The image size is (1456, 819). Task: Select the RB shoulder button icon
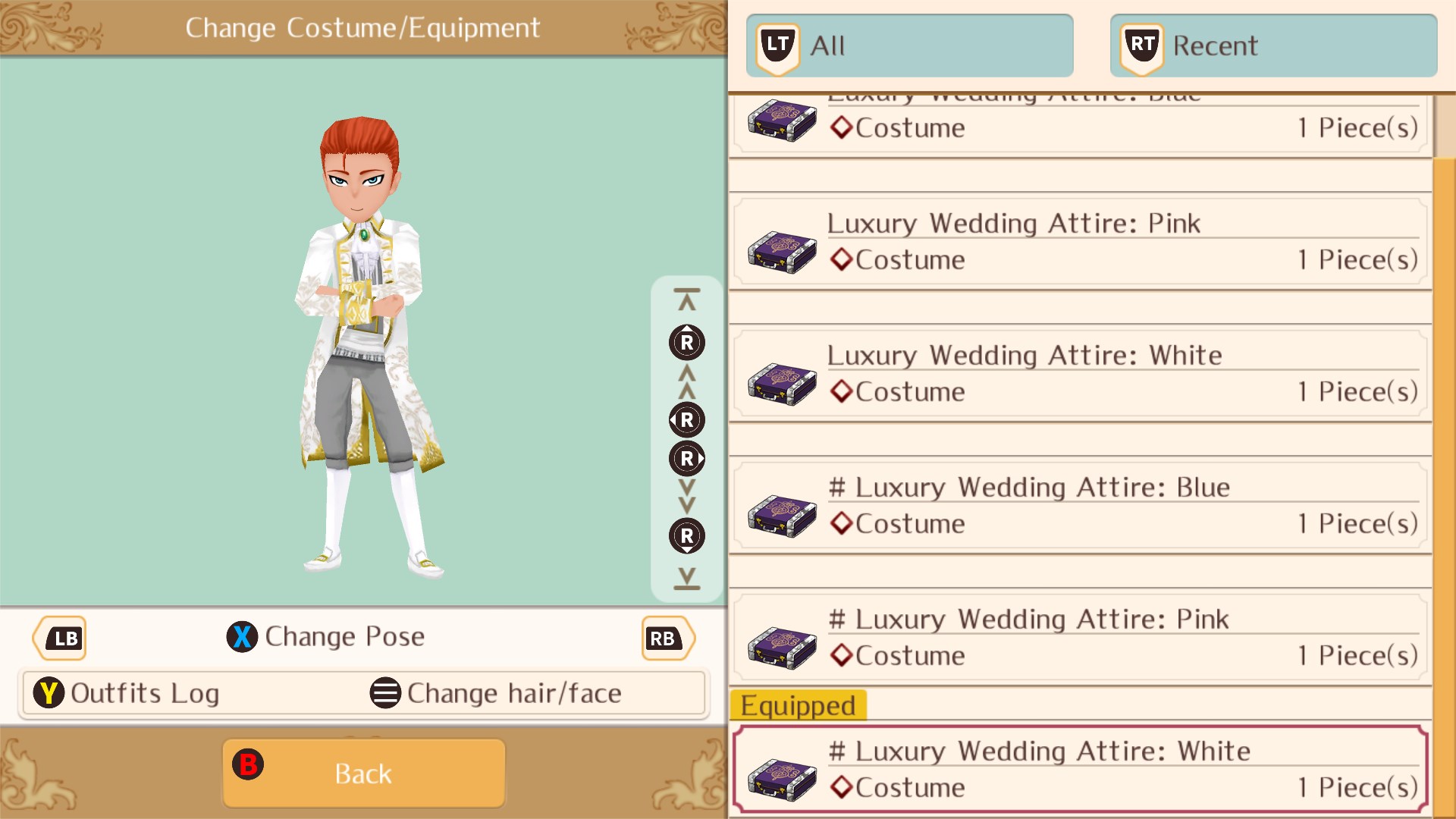(666, 638)
